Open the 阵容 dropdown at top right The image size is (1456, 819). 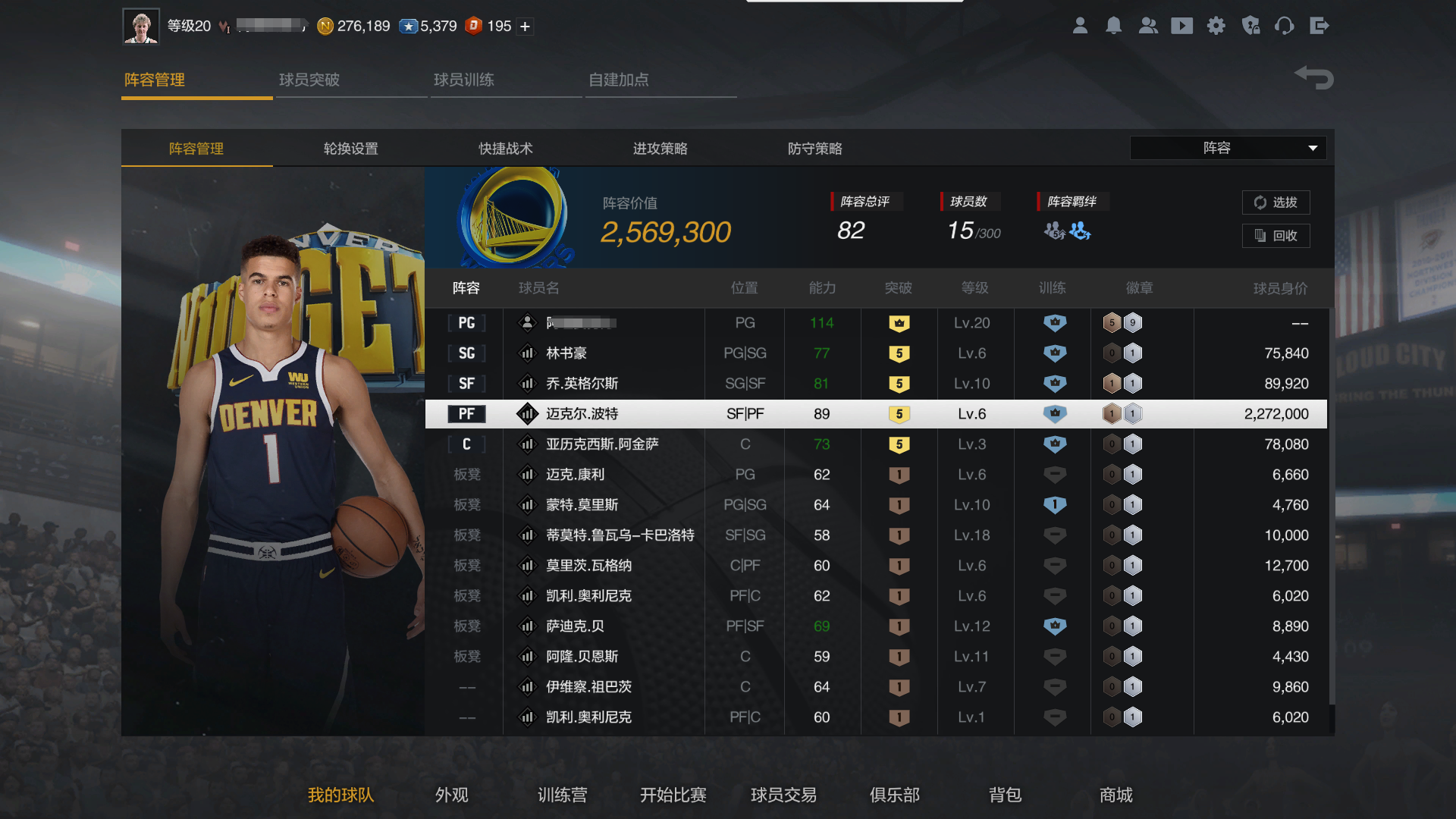tap(1228, 148)
